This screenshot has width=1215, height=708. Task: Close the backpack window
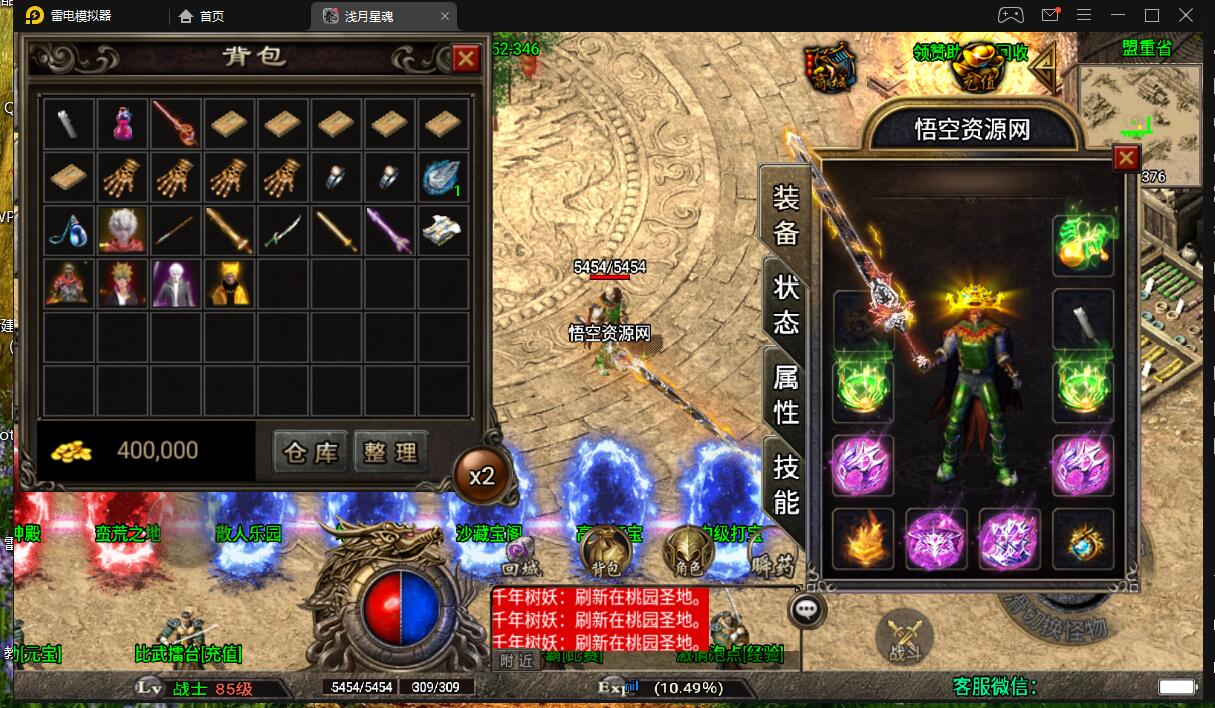[466, 59]
